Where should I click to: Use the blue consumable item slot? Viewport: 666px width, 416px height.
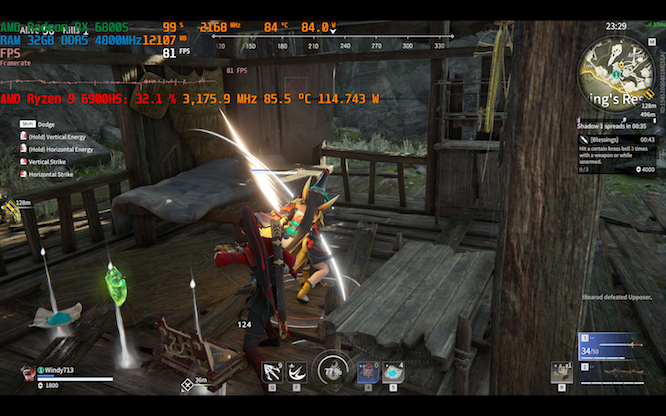tap(393, 372)
